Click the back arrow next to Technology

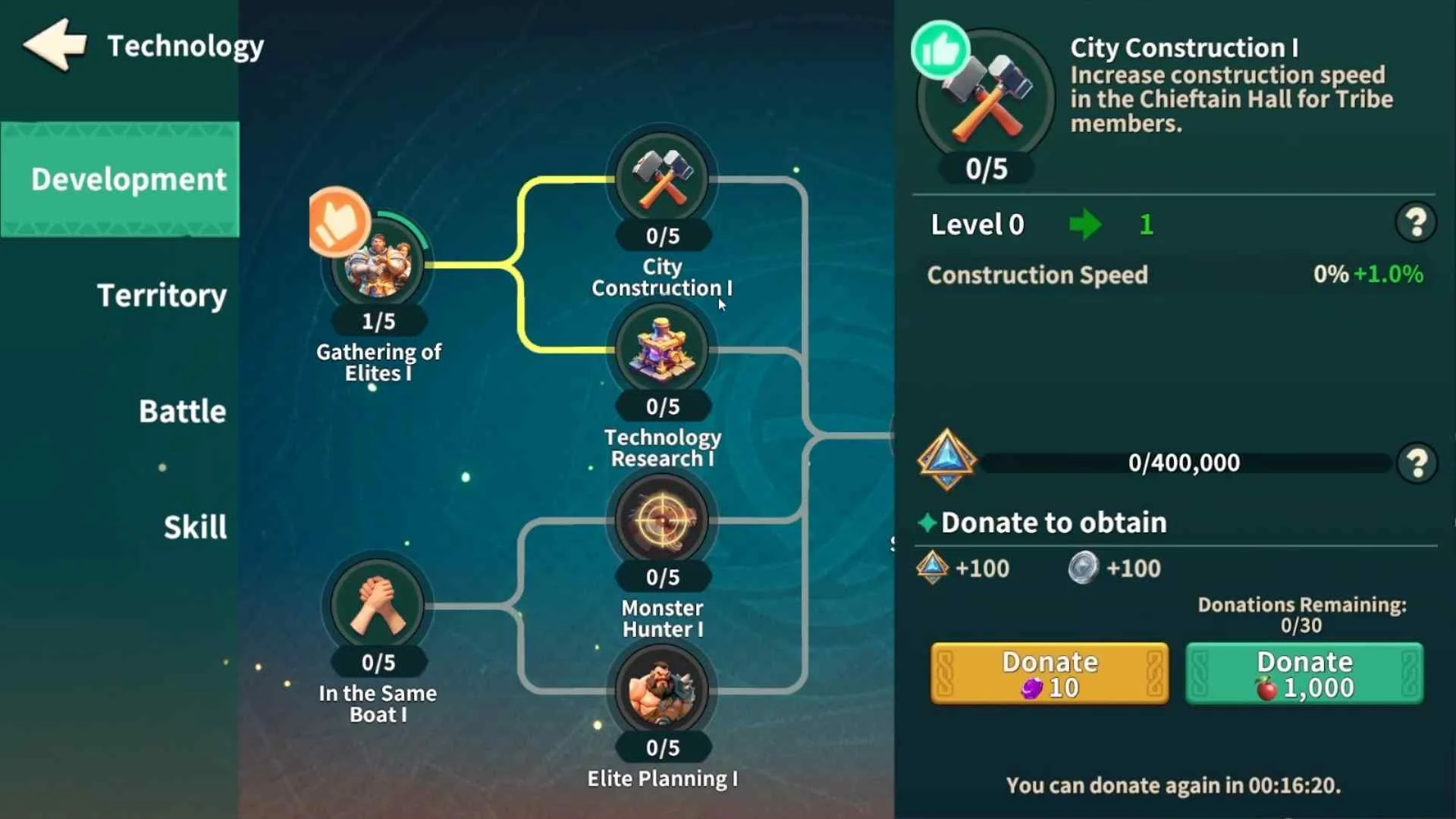[x=54, y=45]
